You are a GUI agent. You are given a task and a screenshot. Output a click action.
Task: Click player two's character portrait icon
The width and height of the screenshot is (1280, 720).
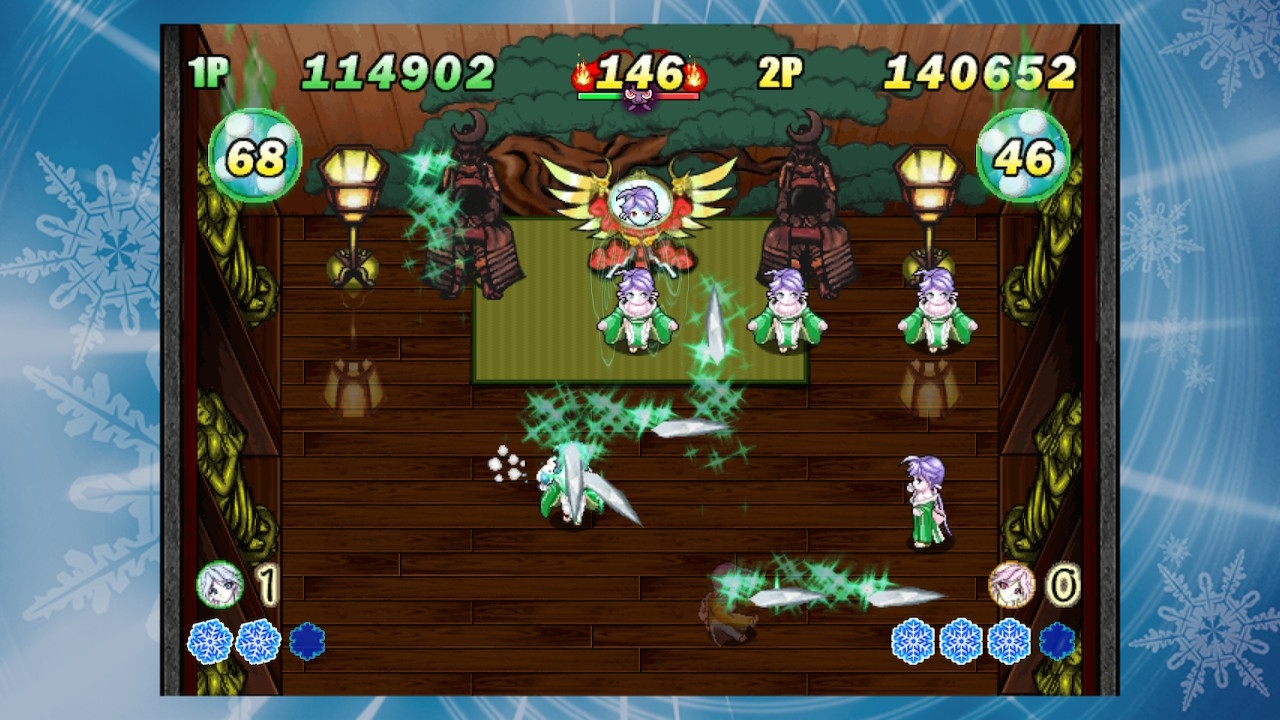(1011, 585)
